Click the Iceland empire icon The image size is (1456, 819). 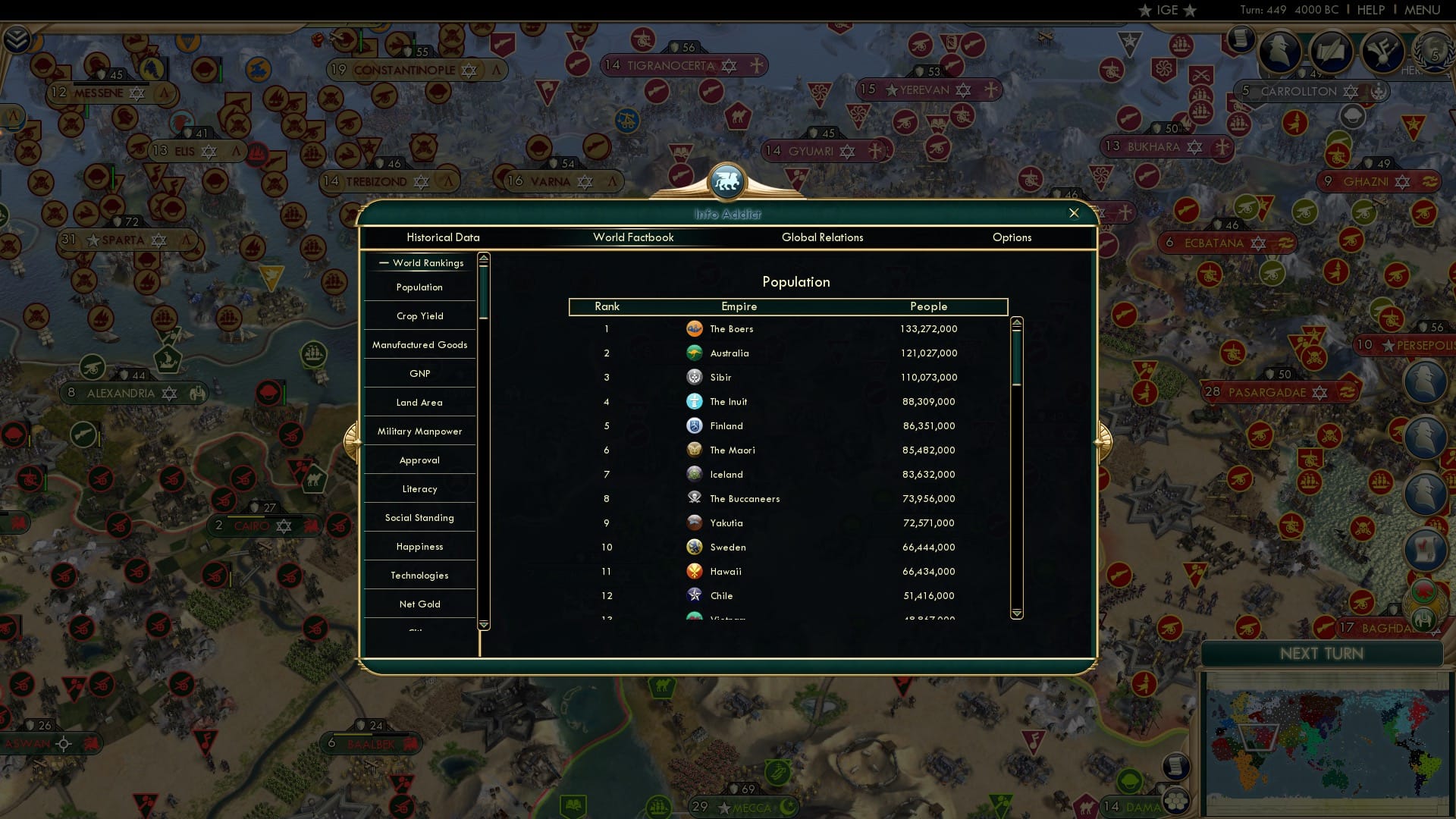point(695,474)
